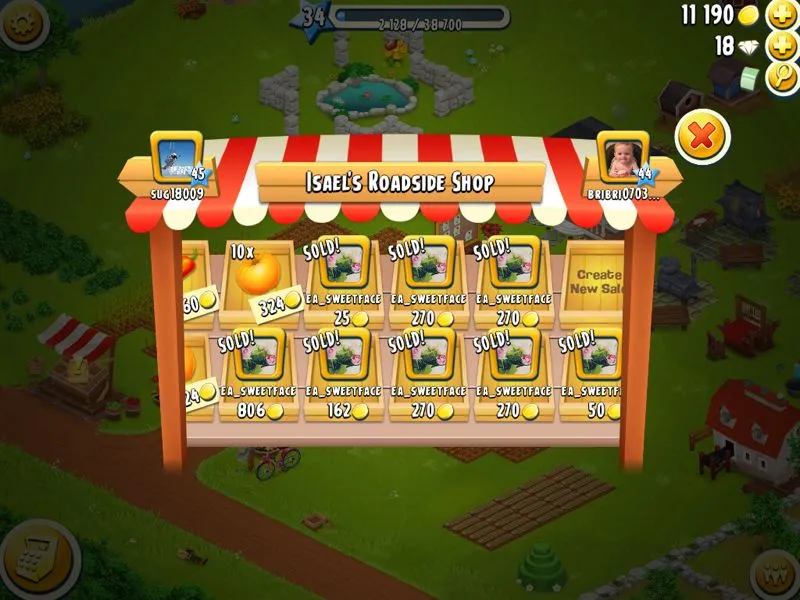This screenshot has width=800, height=600.
Task: Open the Create New Sale slot
Action: [596, 281]
